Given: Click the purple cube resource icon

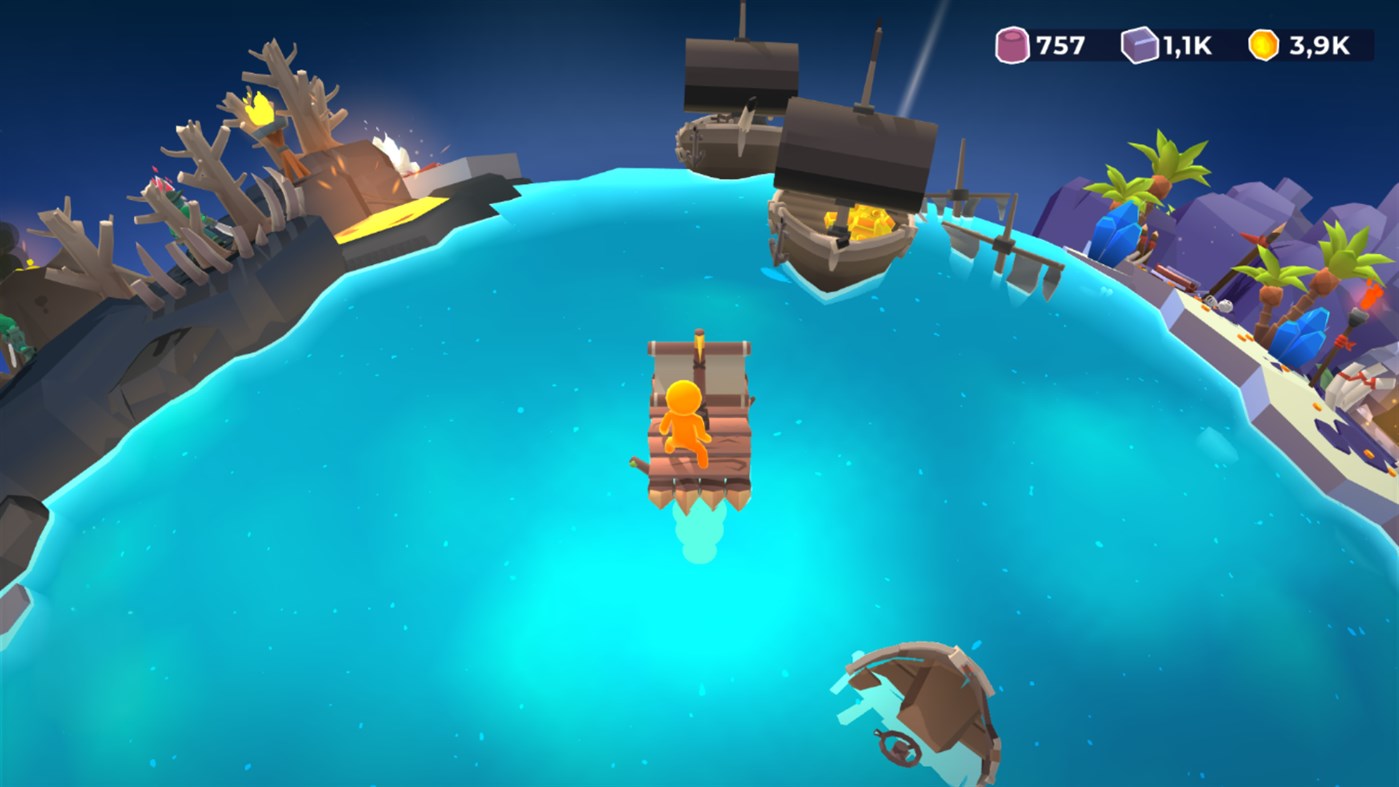Looking at the screenshot, I should point(1142,44).
